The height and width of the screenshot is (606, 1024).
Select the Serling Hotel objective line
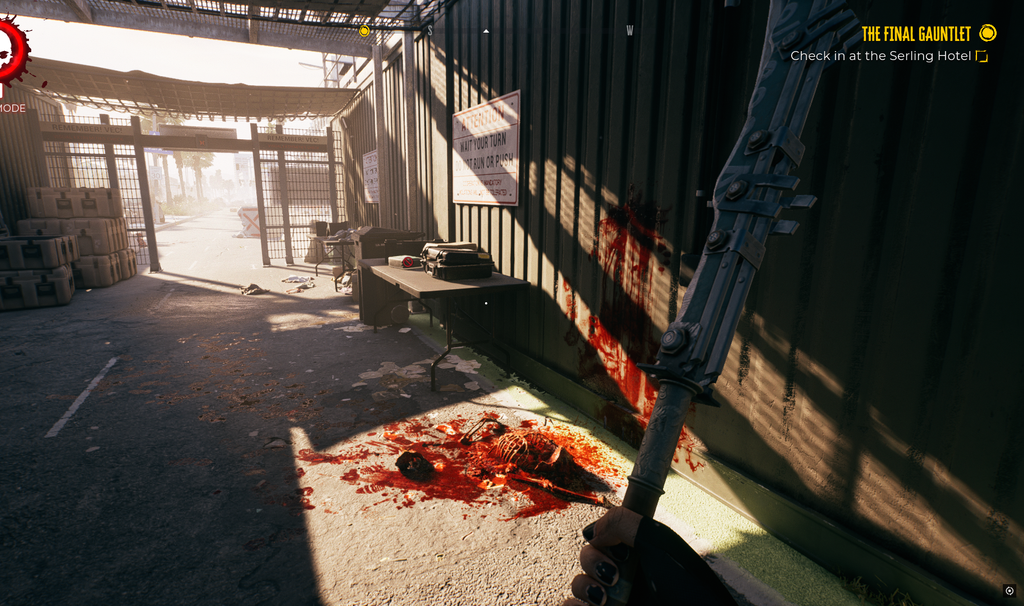tap(880, 56)
